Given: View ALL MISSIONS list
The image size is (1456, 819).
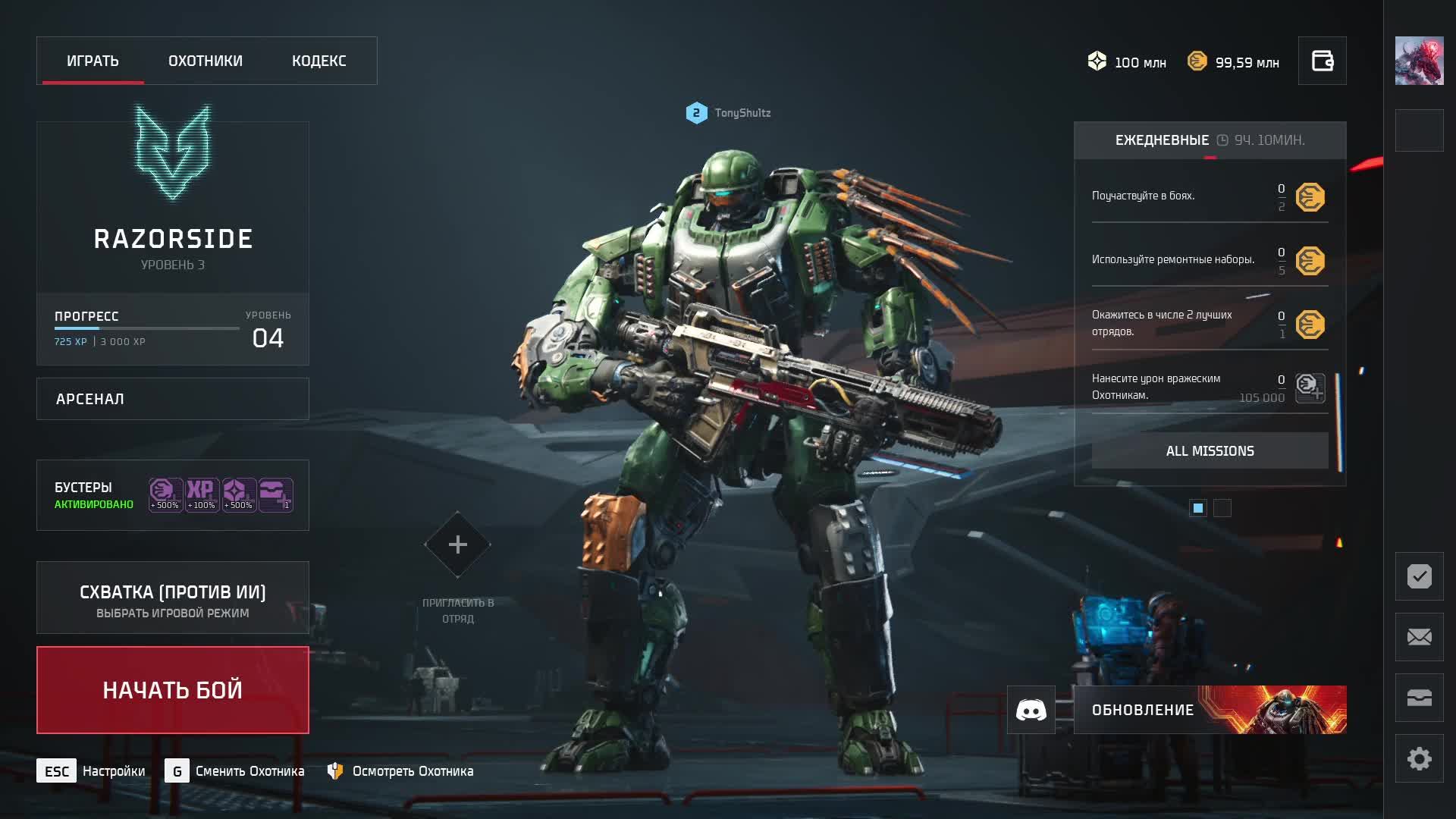Looking at the screenshot, I should point(1210,451).
